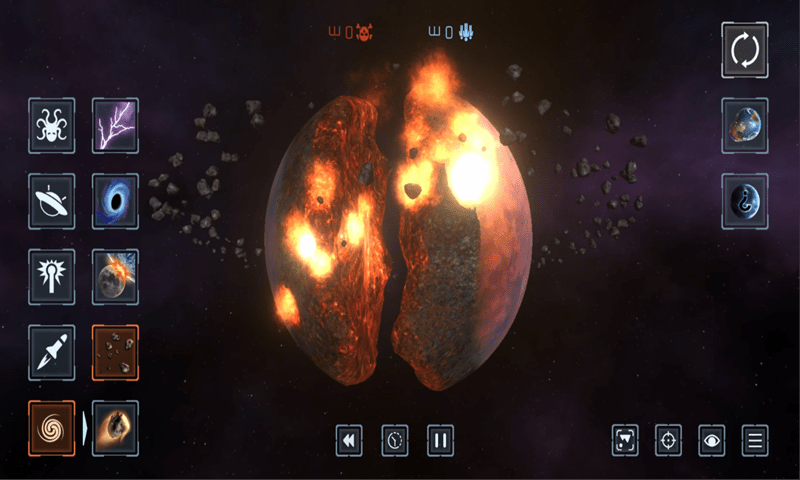800x480 pixels.
Task: Click the framed screenshot capture button
Action: (x=625, y=440)
